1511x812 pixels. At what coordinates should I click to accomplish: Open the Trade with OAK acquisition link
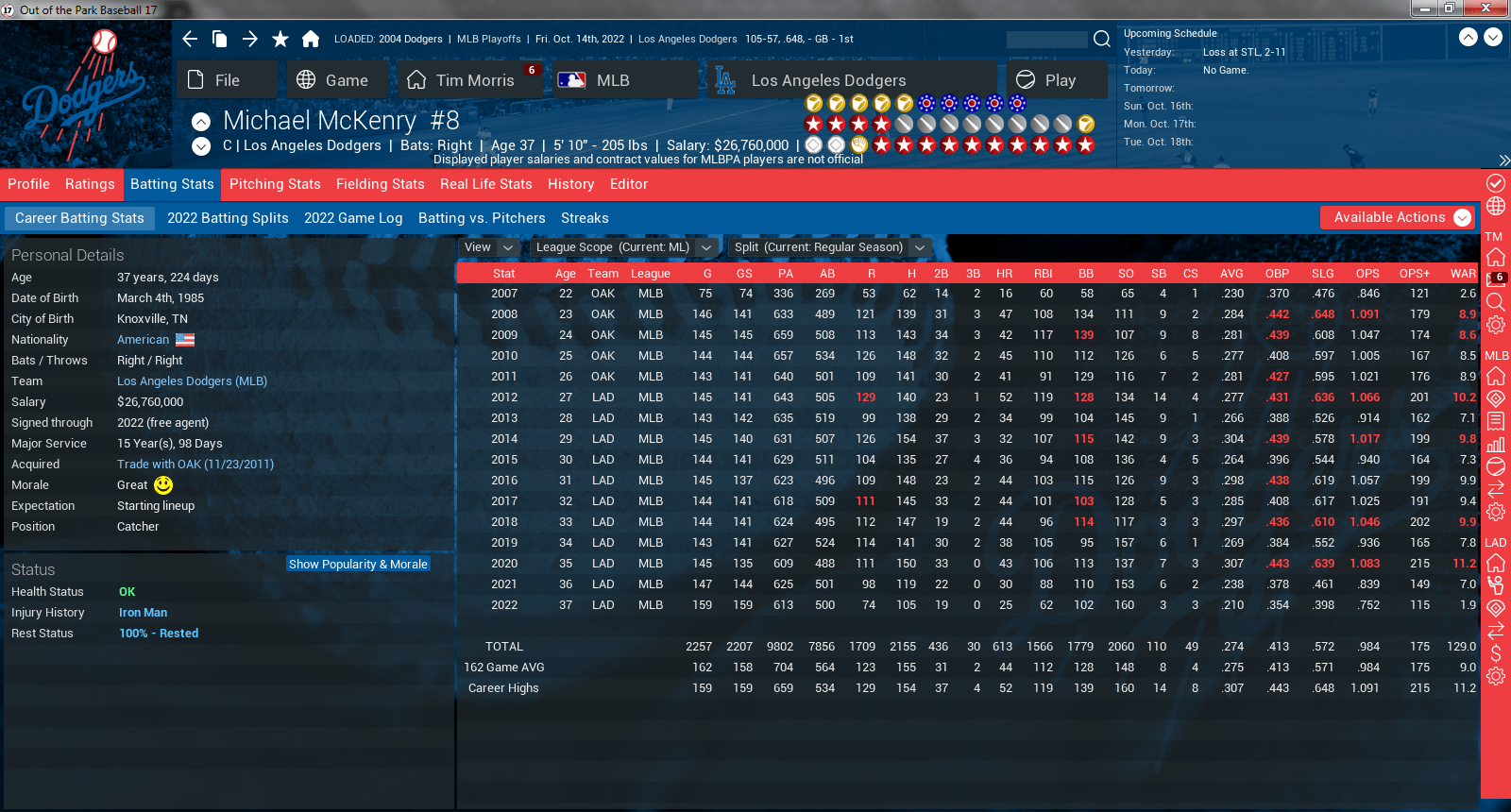pos(195,464)
